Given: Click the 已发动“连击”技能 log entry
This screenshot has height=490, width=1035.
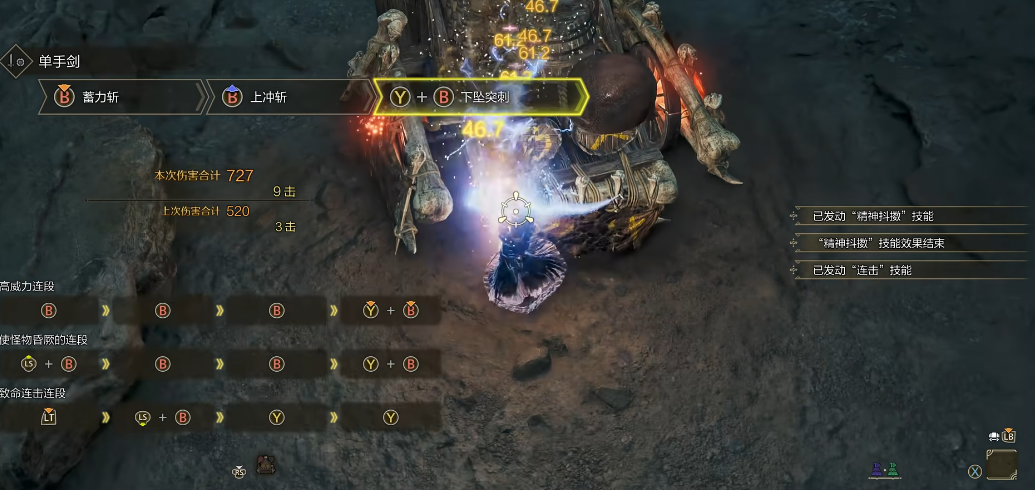Looking at the screenshot, I should coord(862,270).
